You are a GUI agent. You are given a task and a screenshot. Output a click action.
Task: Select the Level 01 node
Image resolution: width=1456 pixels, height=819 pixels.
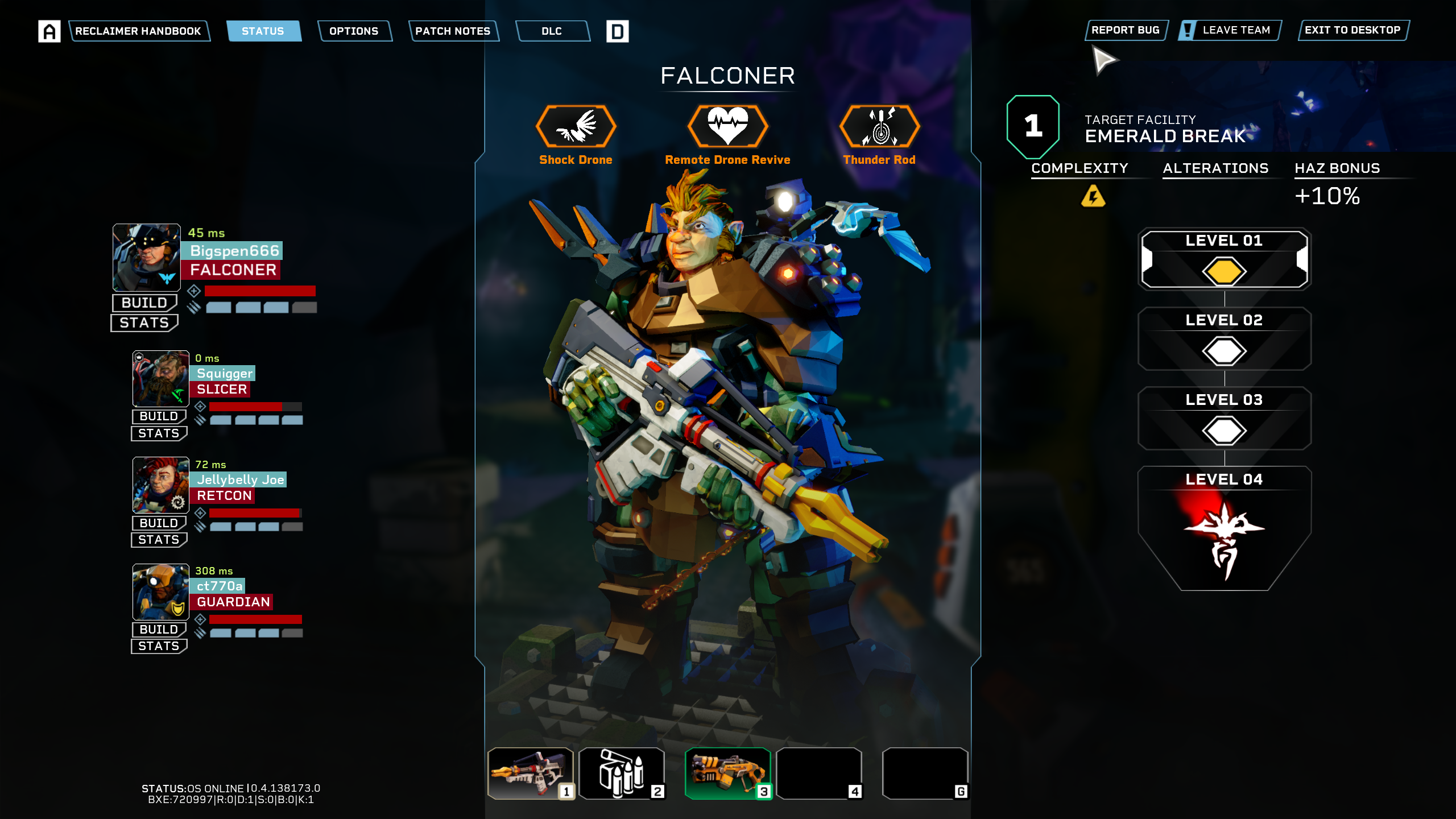tap(1224, 259)
